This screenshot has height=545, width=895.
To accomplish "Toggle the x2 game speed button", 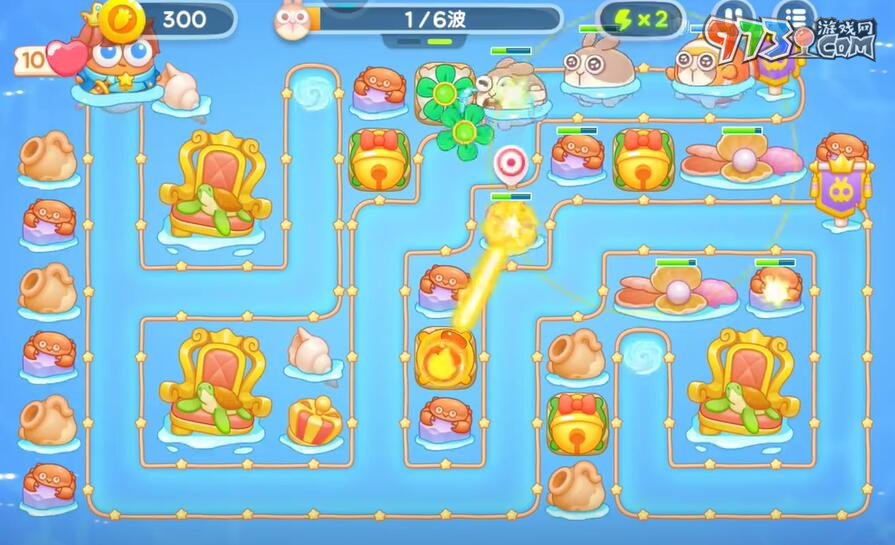I will (x=641, y=19).
